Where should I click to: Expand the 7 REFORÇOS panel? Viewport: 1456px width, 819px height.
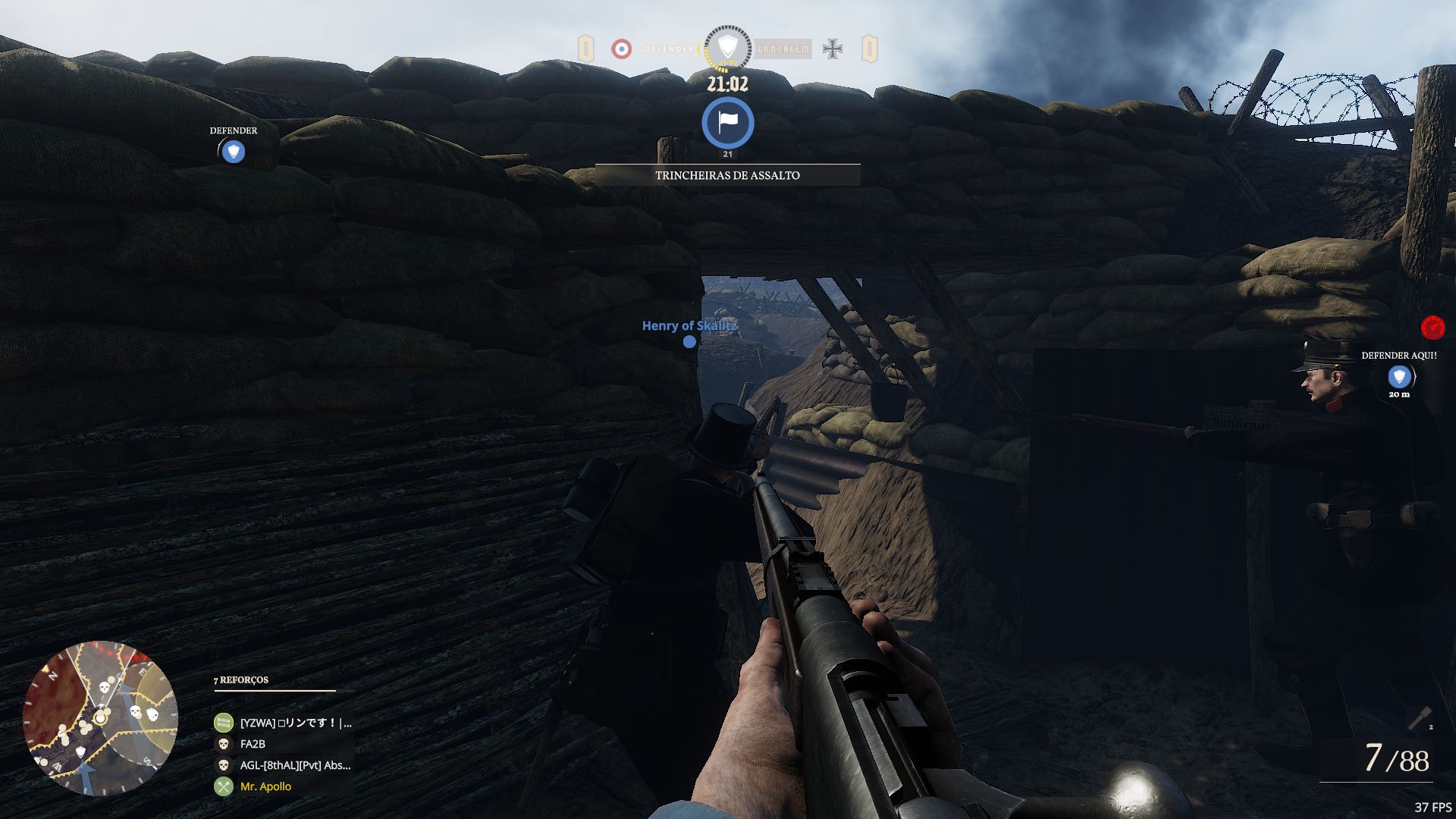[239, 680]
